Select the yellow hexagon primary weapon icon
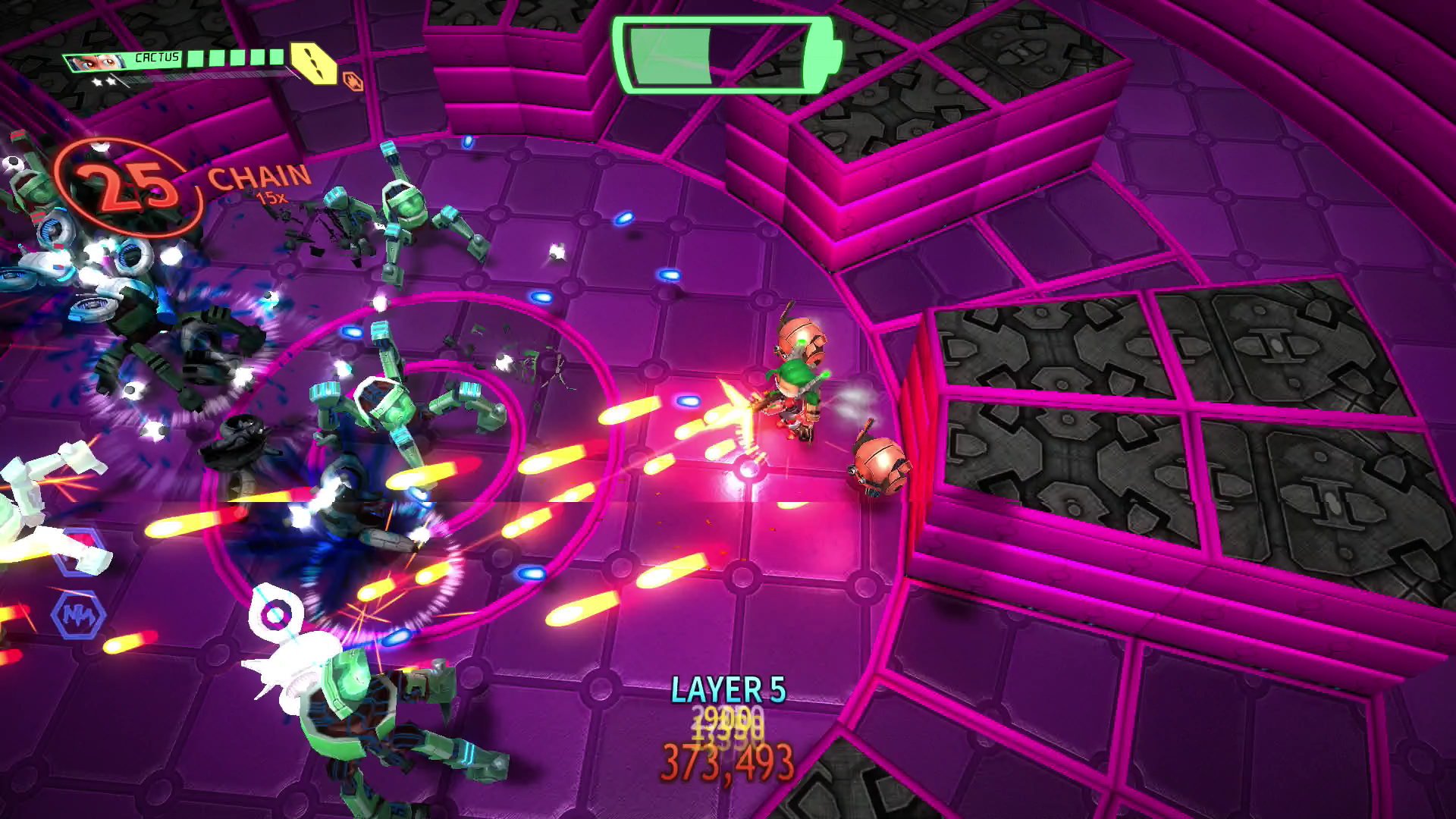The width and height of the screenshot is (1456, 819). tap(315, 62)
